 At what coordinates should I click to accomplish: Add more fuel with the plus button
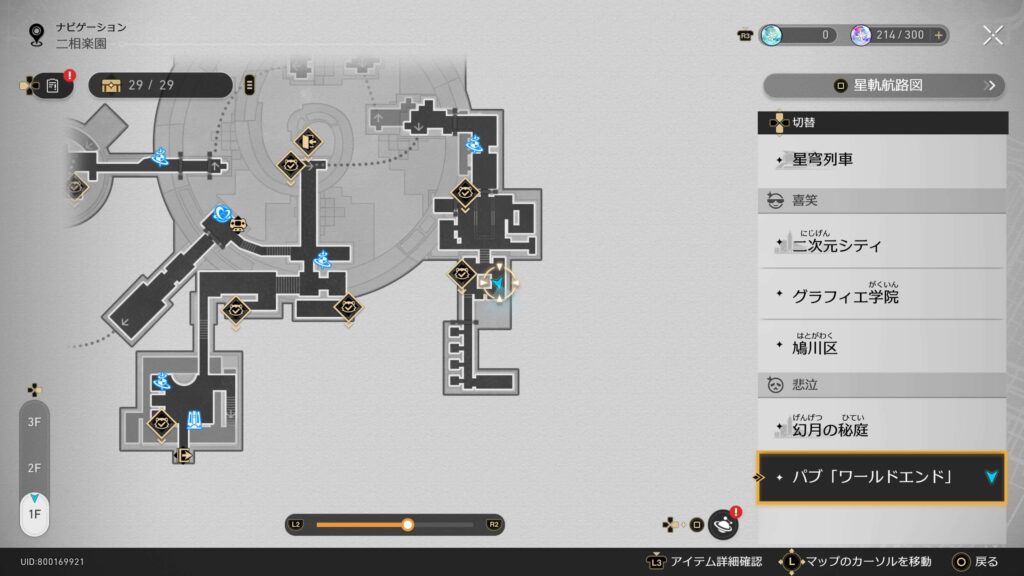click(939, 35)
